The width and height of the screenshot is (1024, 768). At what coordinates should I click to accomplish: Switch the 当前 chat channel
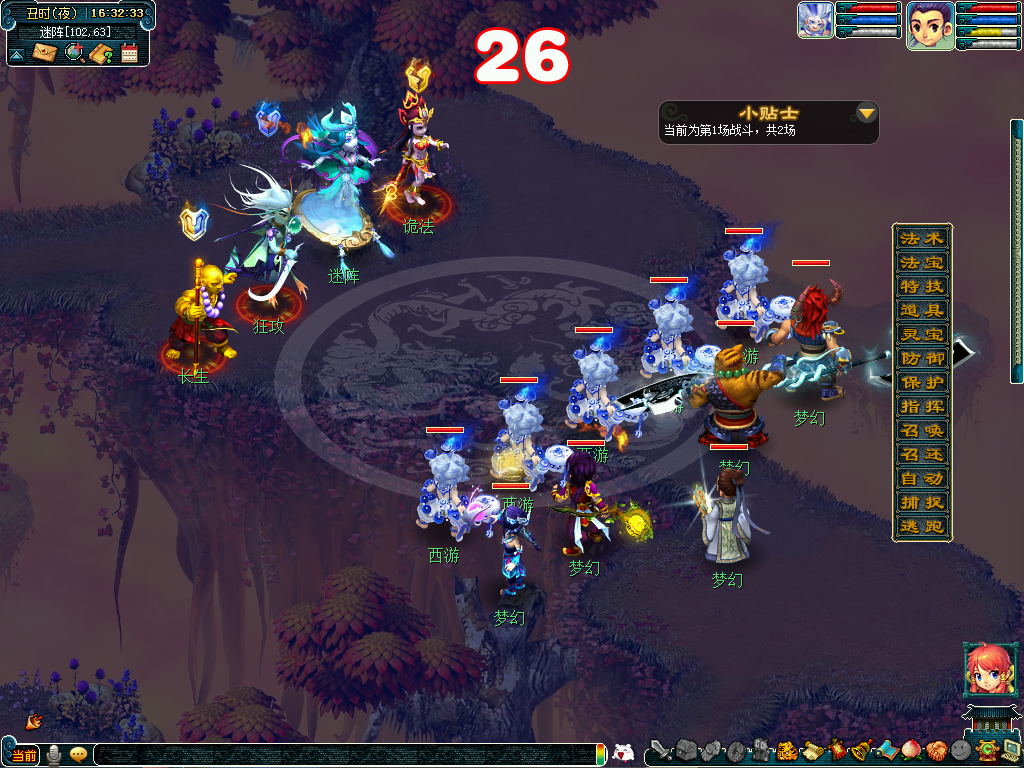tap(24, 755)
